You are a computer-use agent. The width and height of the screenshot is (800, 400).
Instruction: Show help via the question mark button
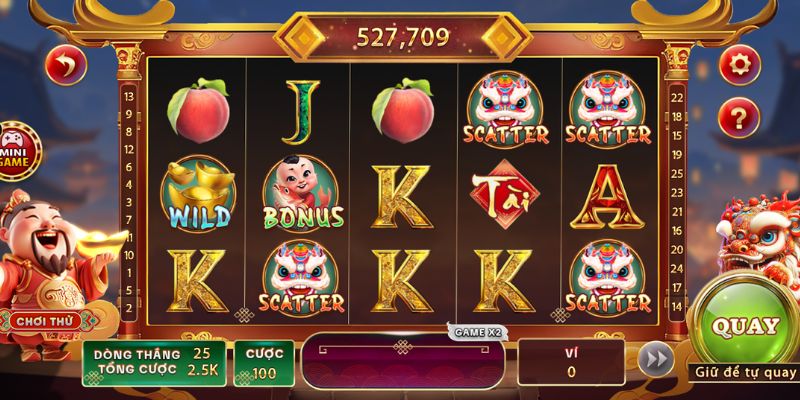[739, 118]
